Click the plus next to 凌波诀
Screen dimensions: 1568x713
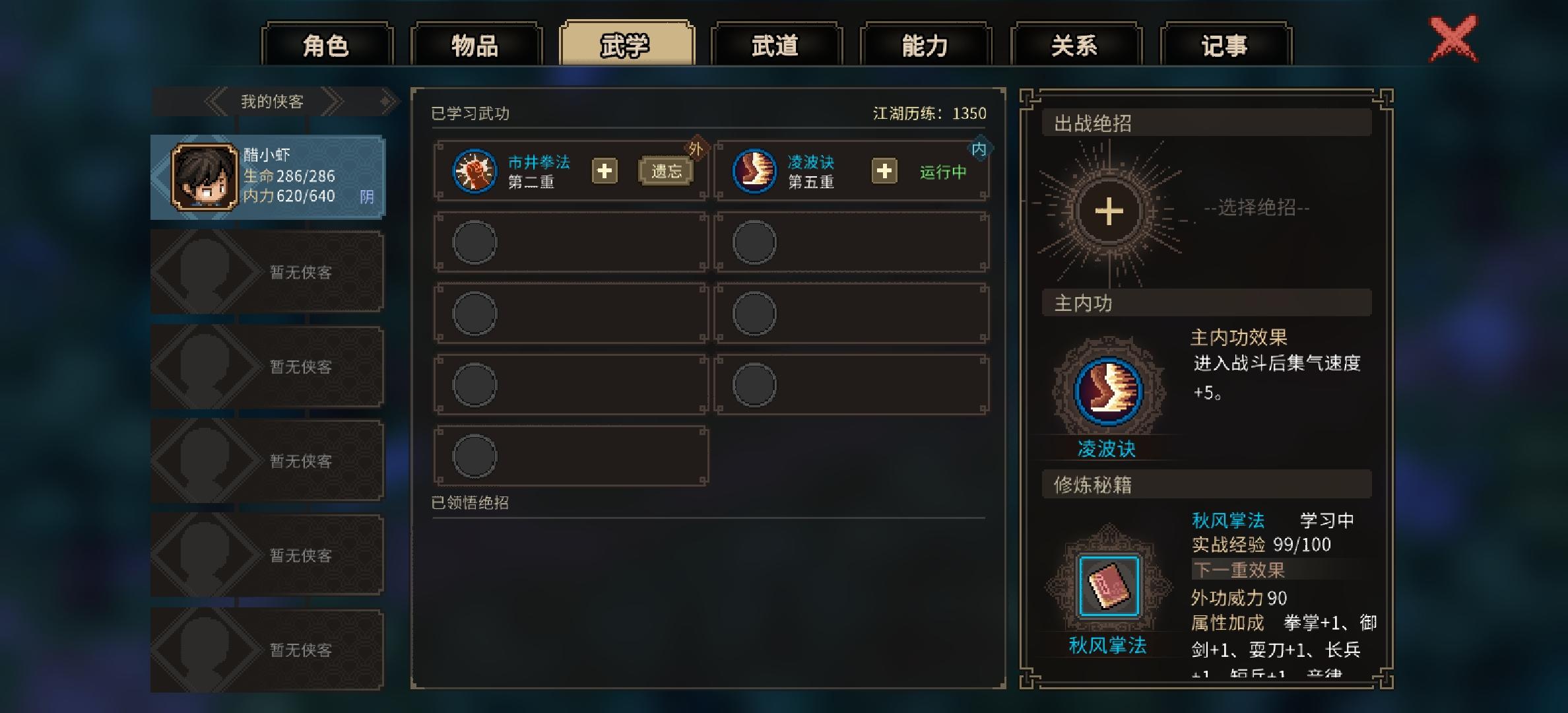pyautogui.click(x=884, y=170)
